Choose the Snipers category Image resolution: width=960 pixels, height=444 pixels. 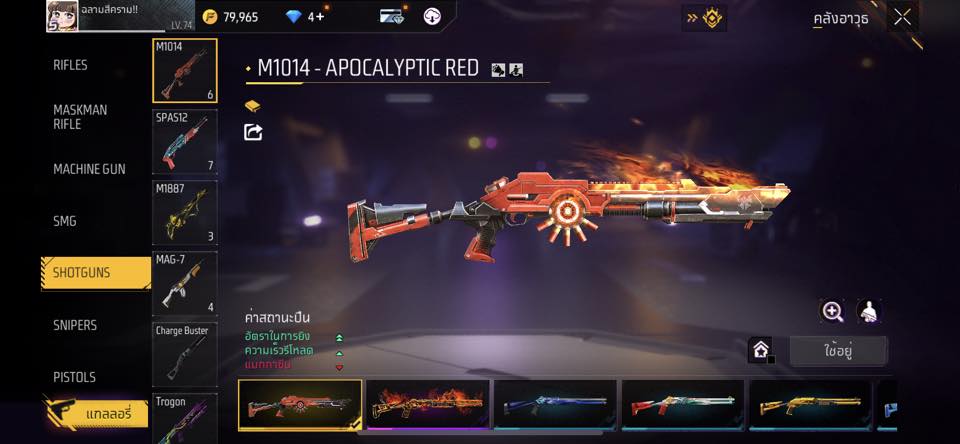[x=75, y=325]
